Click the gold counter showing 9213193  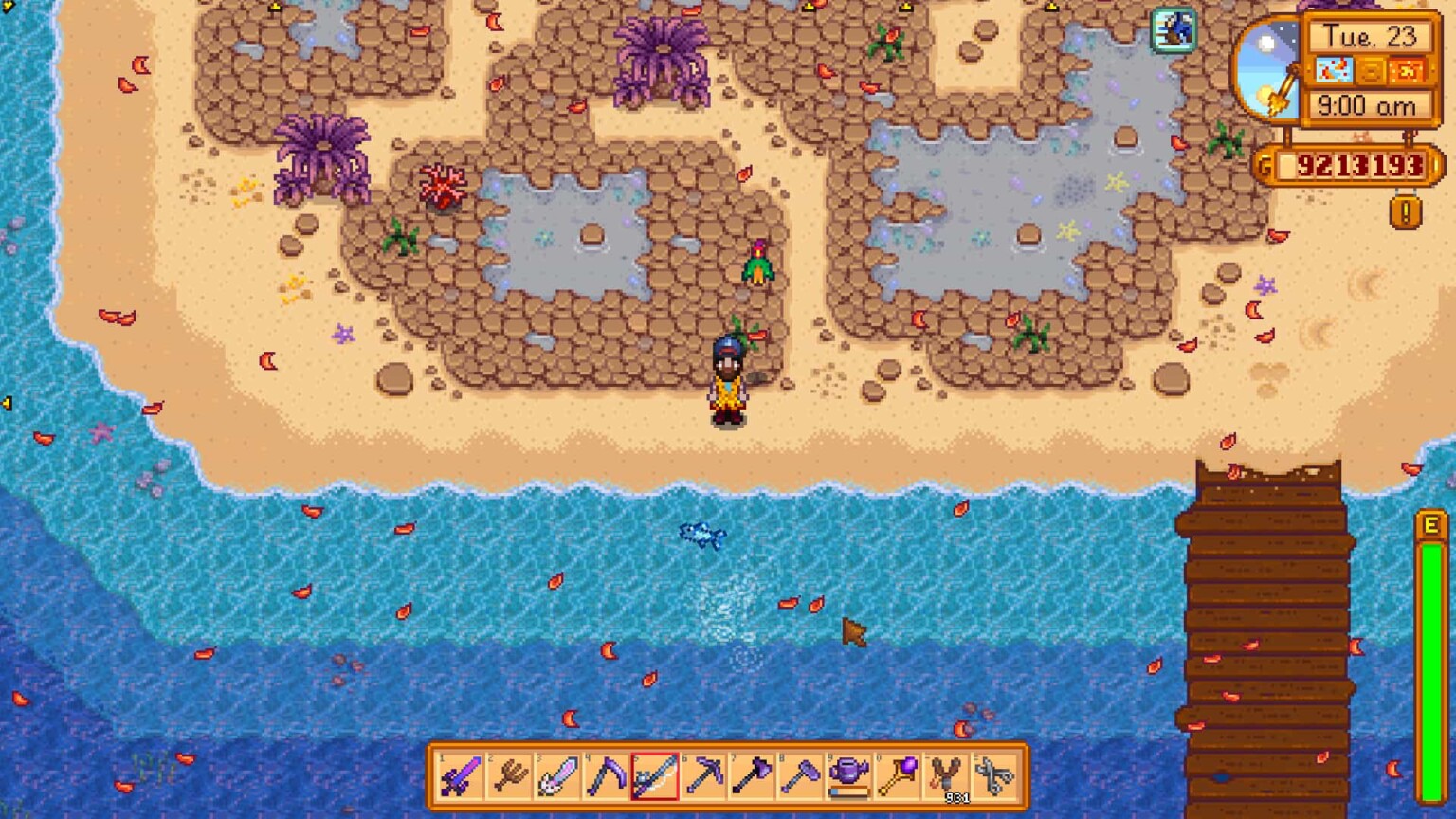pyautogui.click(x=1356, y=164)
